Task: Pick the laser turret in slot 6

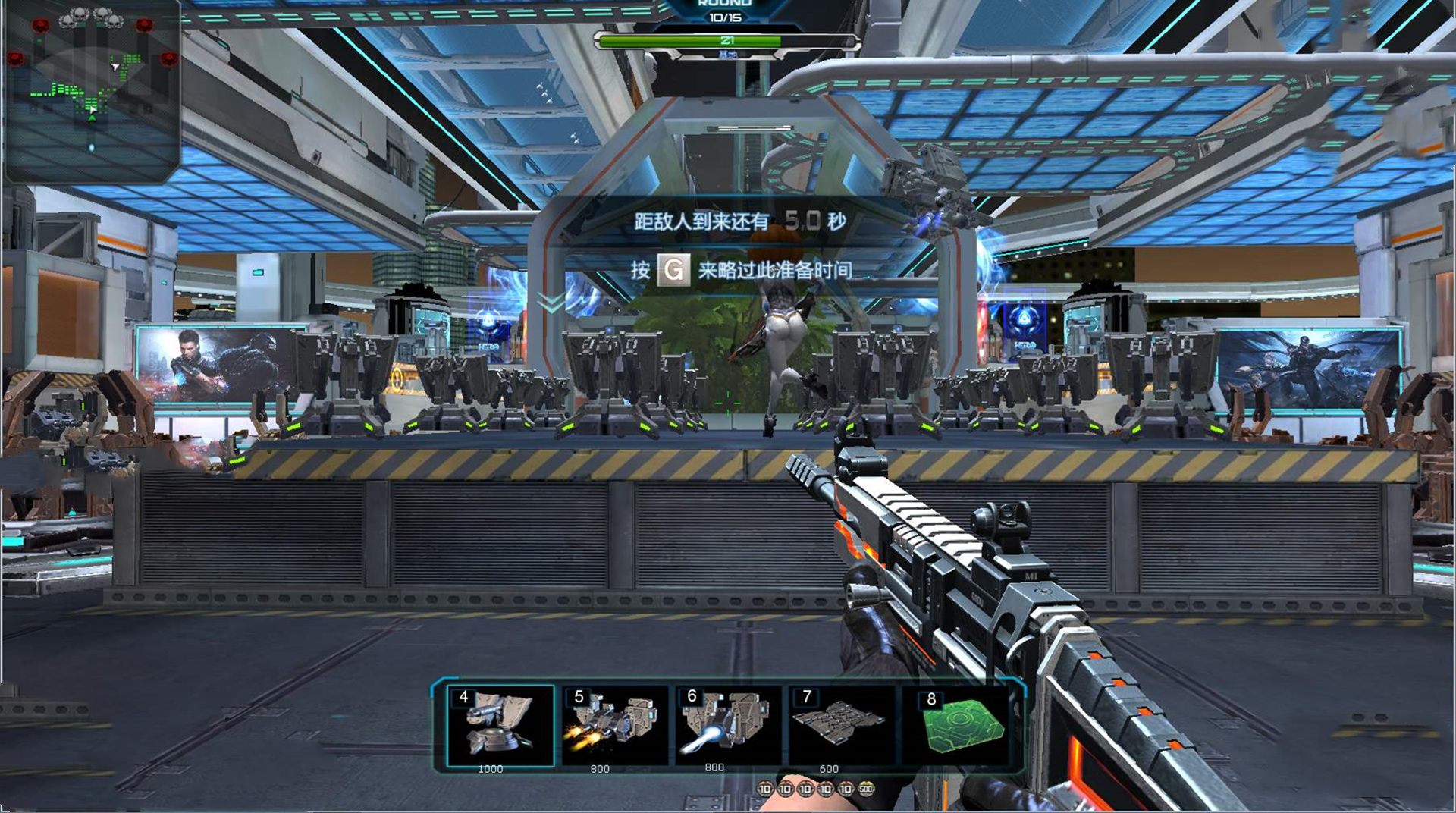Action: tap(726, 726)
